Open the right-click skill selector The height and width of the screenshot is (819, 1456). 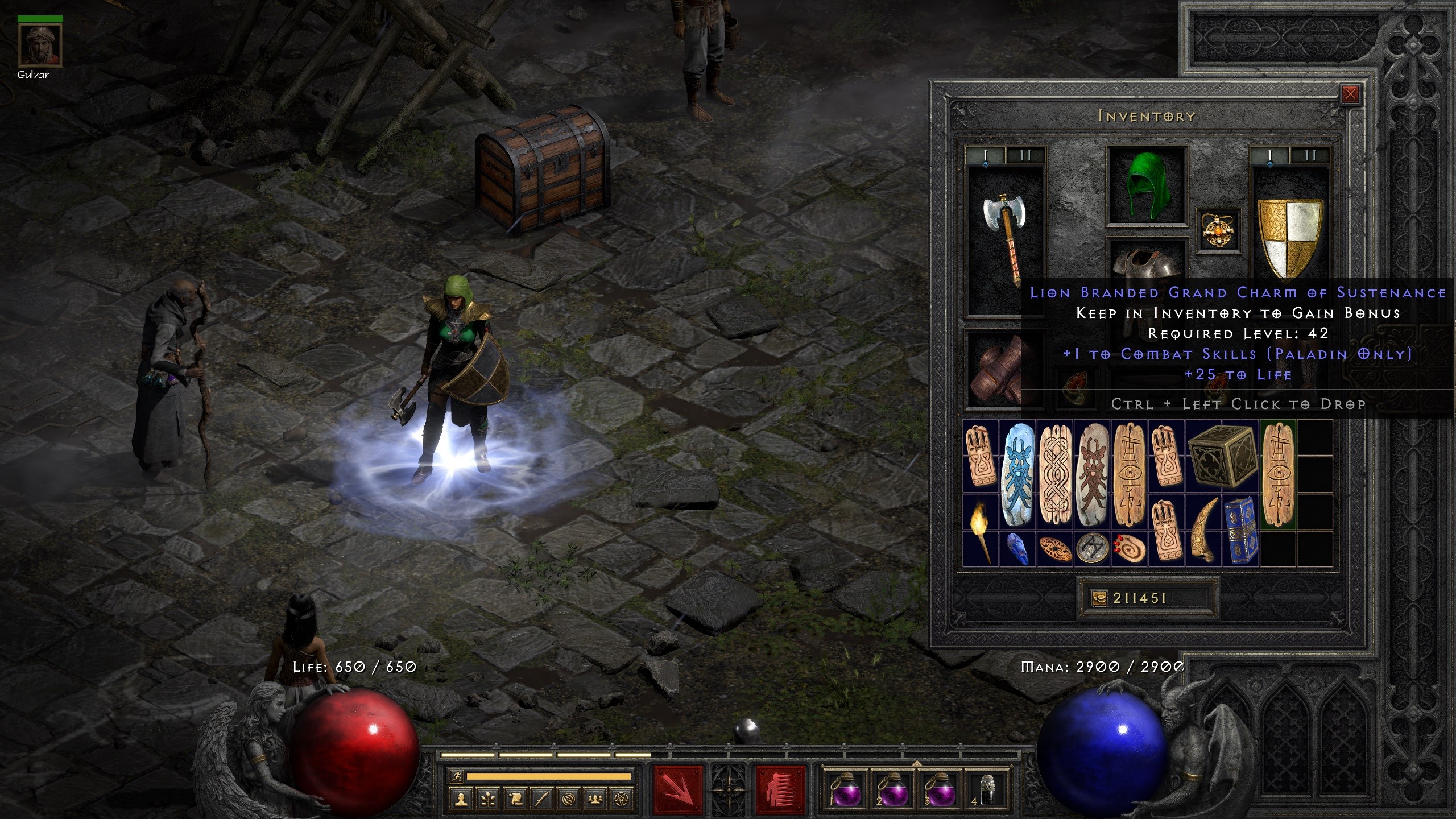click(781, 789)
